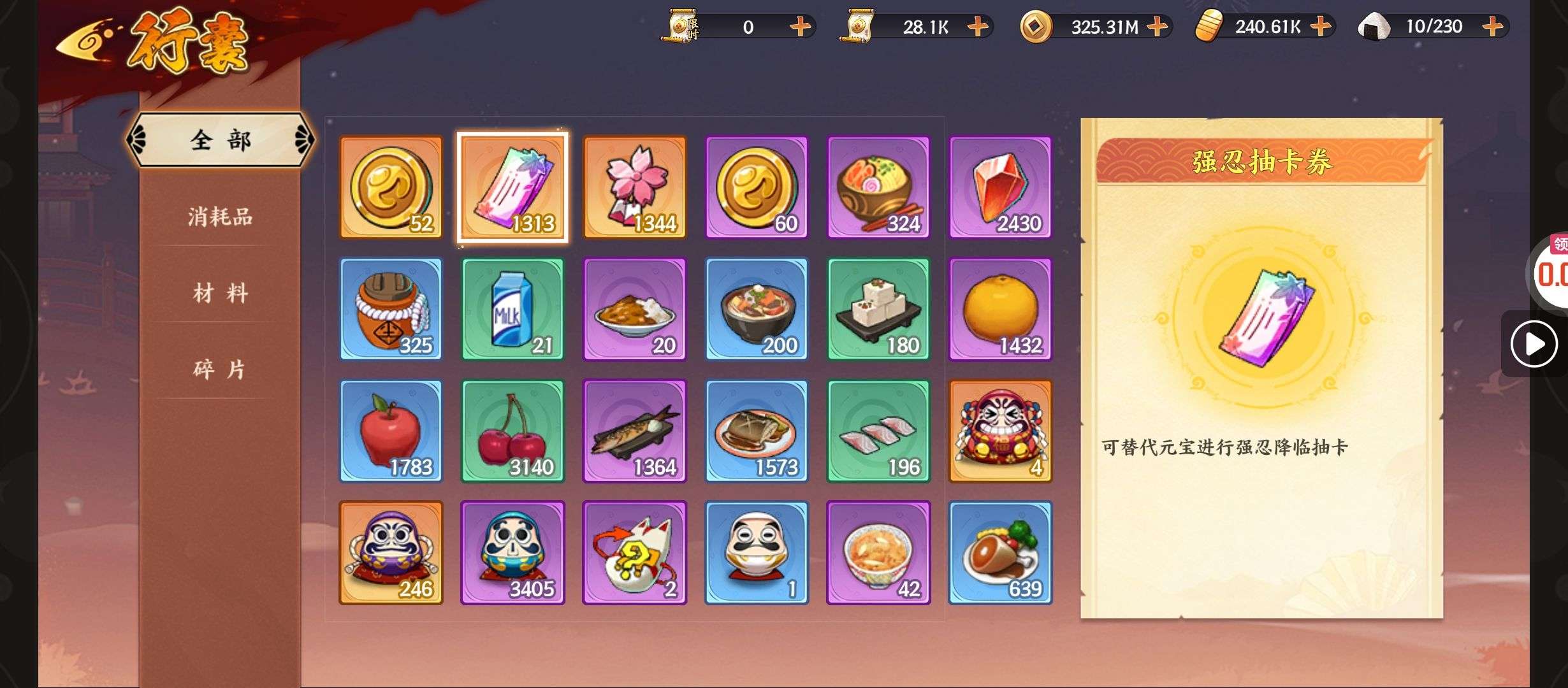Choose the orange fruit slot

(x=1000, y=310)
